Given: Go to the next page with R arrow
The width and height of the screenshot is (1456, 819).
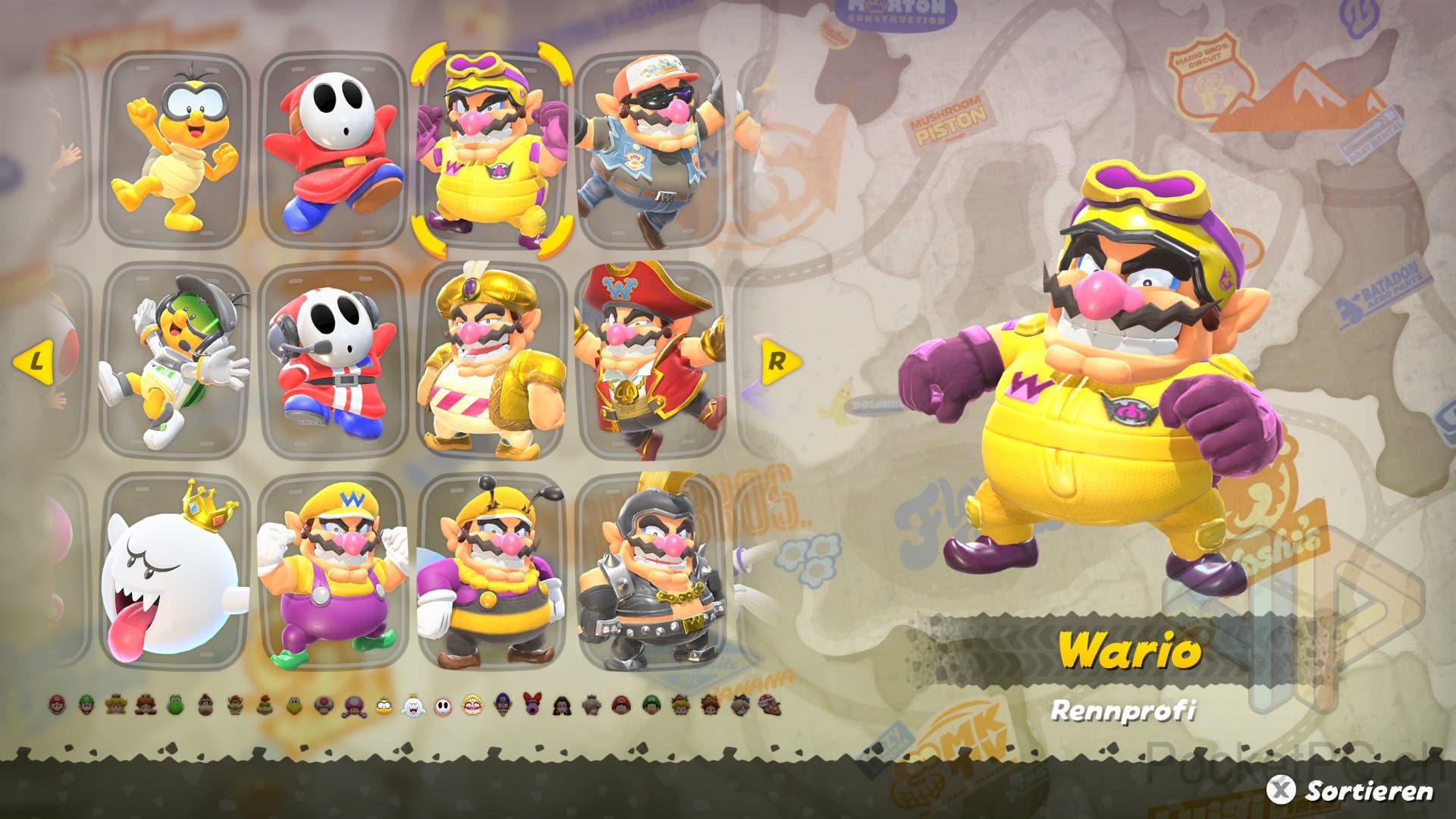Looking at the screenshot, I should click(778, 361).
